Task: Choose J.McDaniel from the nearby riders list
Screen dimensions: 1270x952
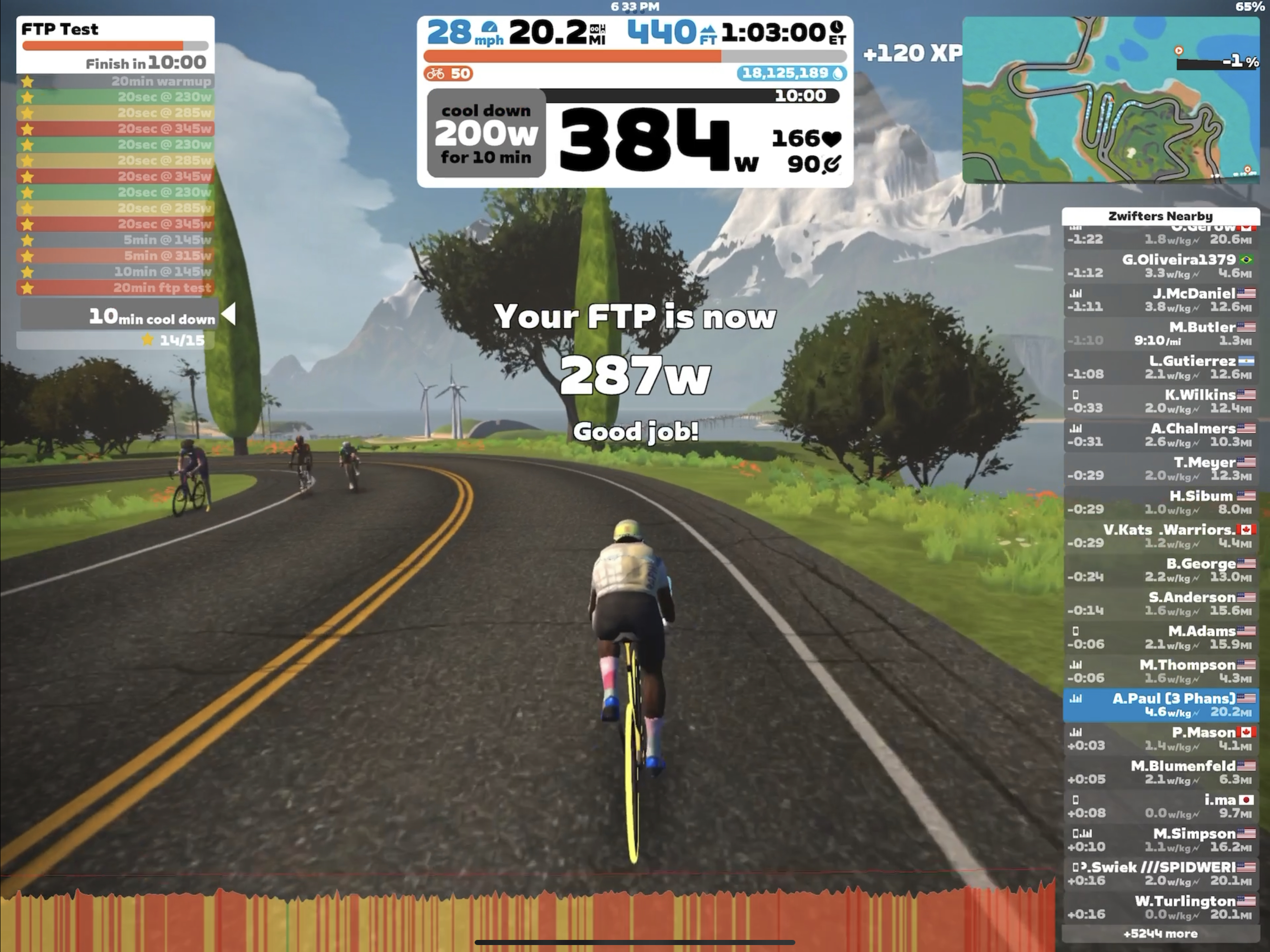Action: 1160,300
